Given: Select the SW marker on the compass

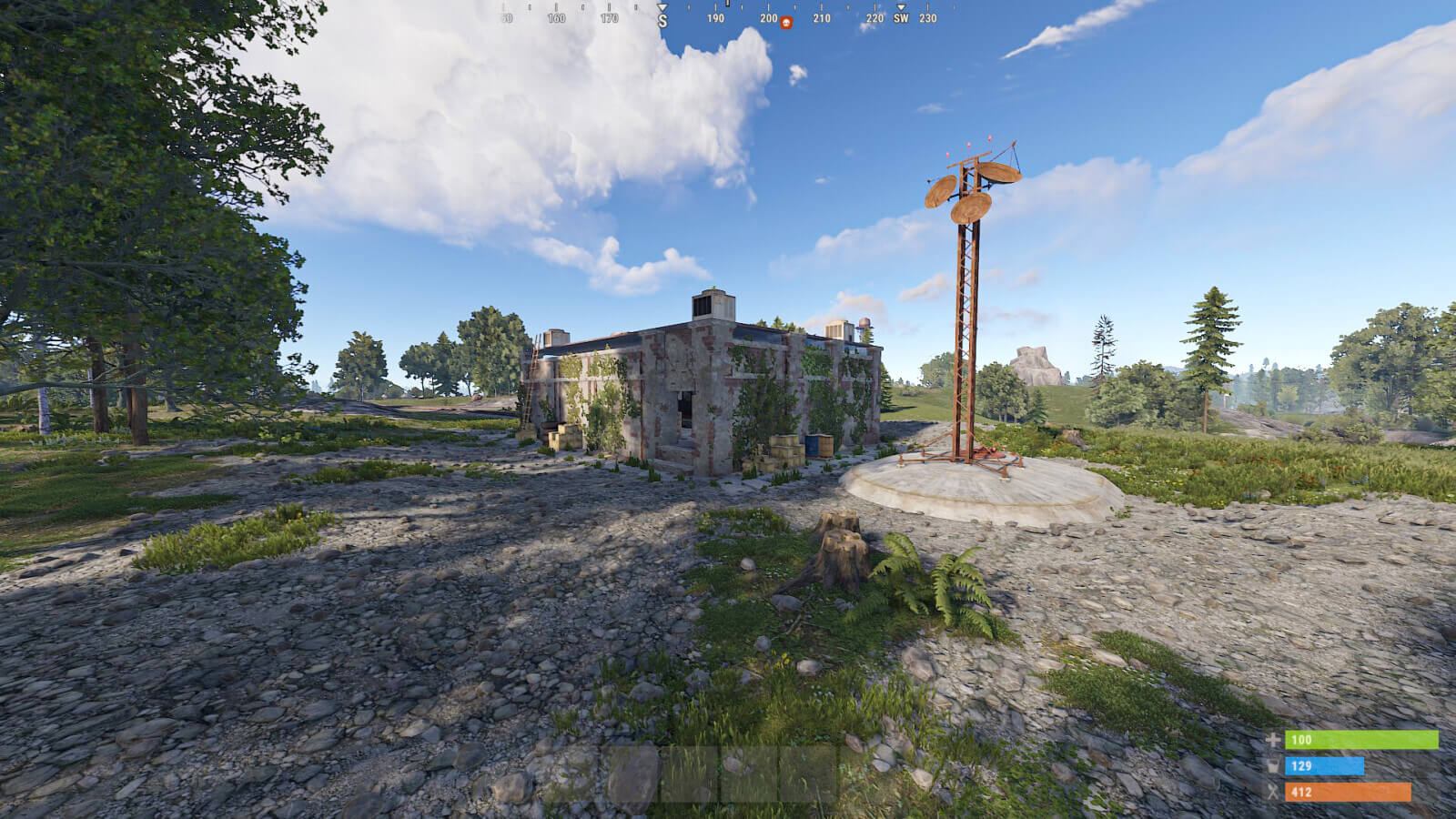Looking at the screenshot, I should pyautogui.click(x=901, y=17).
